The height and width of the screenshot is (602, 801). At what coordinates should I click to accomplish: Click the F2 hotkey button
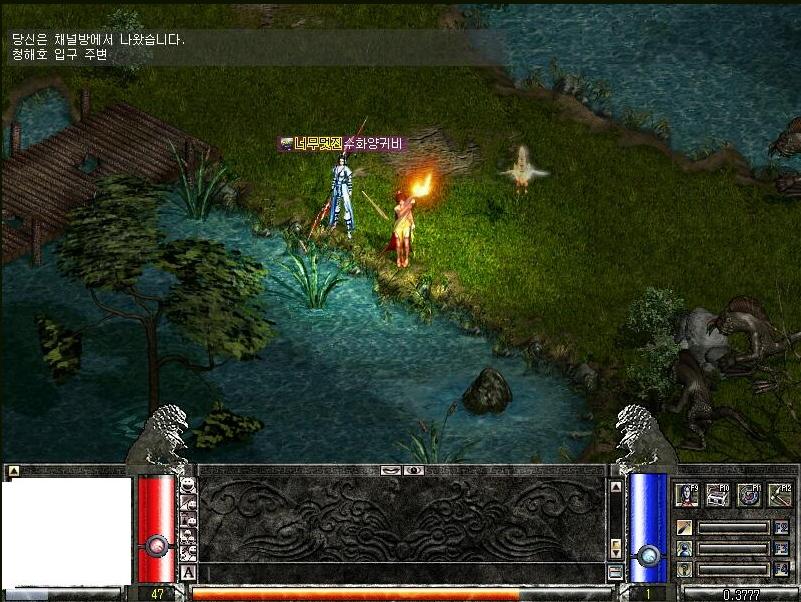point(781,527)
